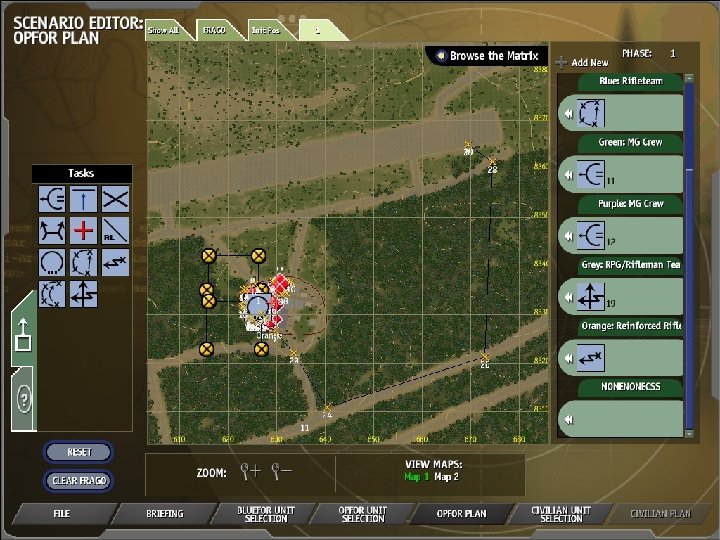Select the red cross task icon
Viewport: 720px width, 540px height.
(x=84, y=230)
